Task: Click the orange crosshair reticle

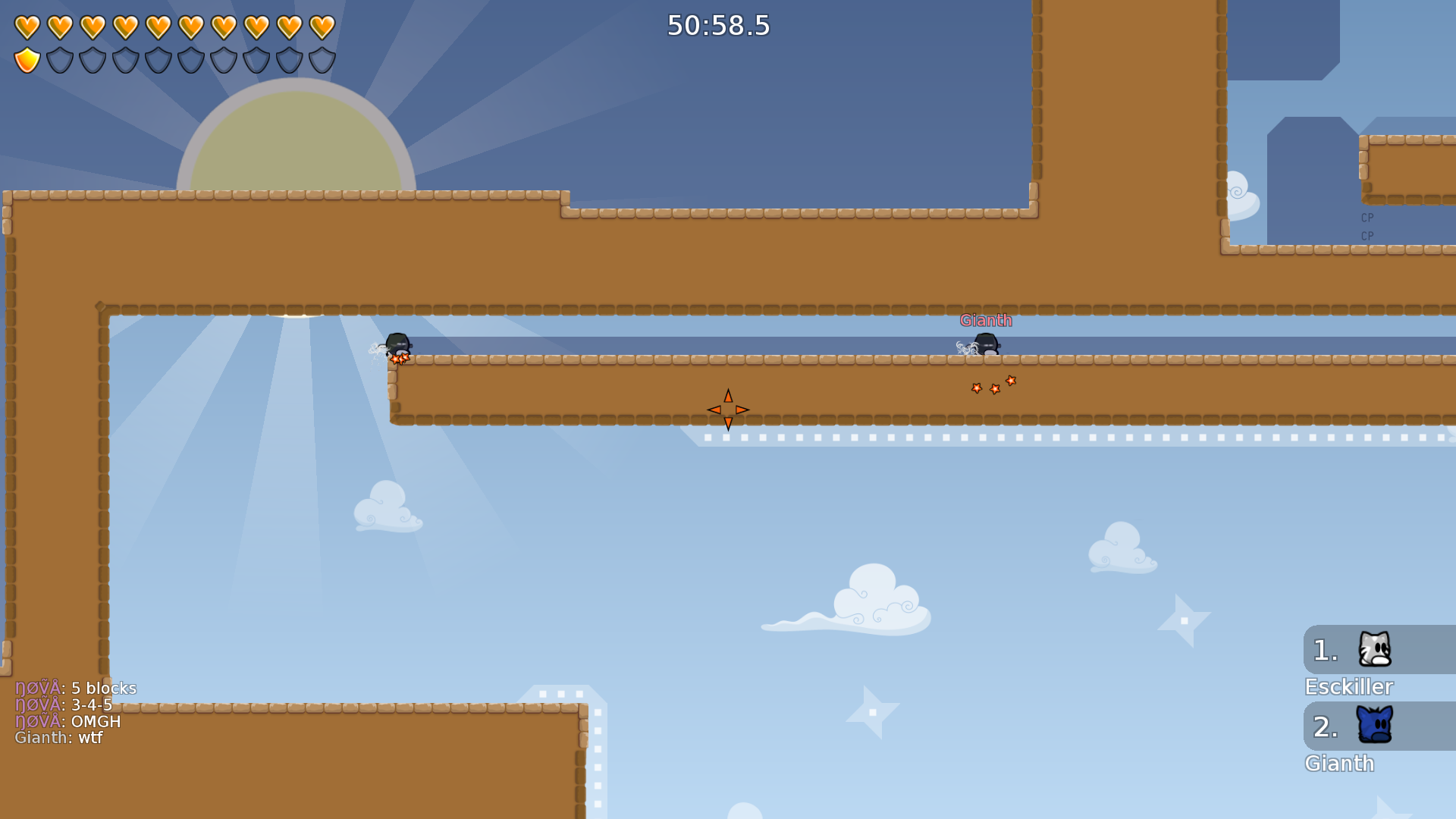Action: click(727, 409)
